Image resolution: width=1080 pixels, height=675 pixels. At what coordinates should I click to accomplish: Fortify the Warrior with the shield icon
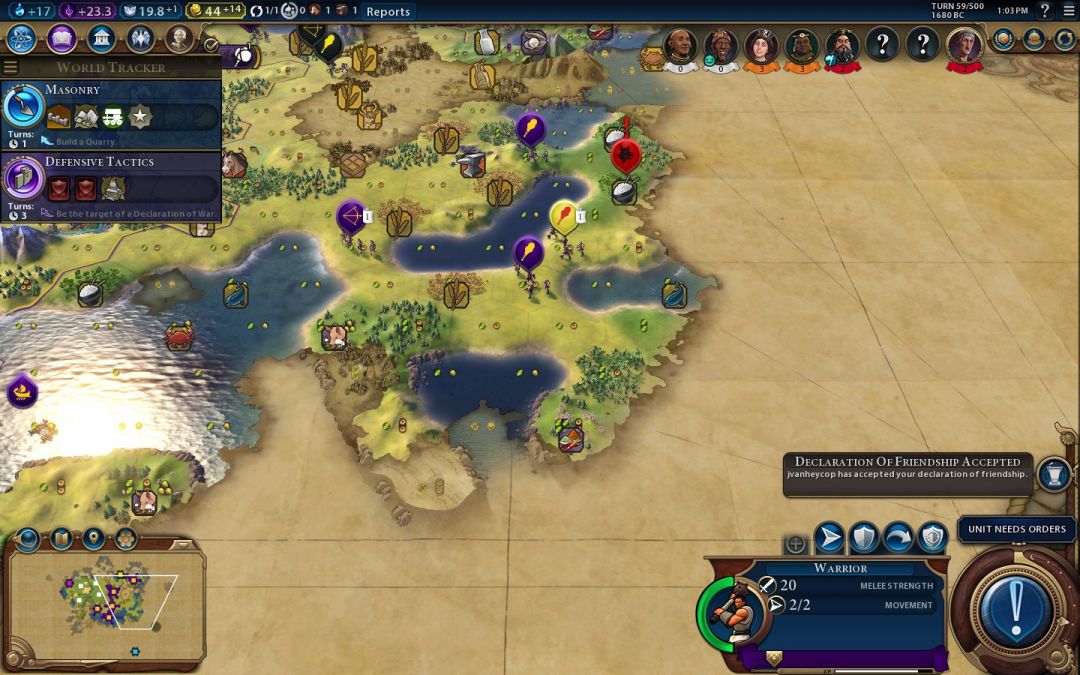tap(864, 539)
